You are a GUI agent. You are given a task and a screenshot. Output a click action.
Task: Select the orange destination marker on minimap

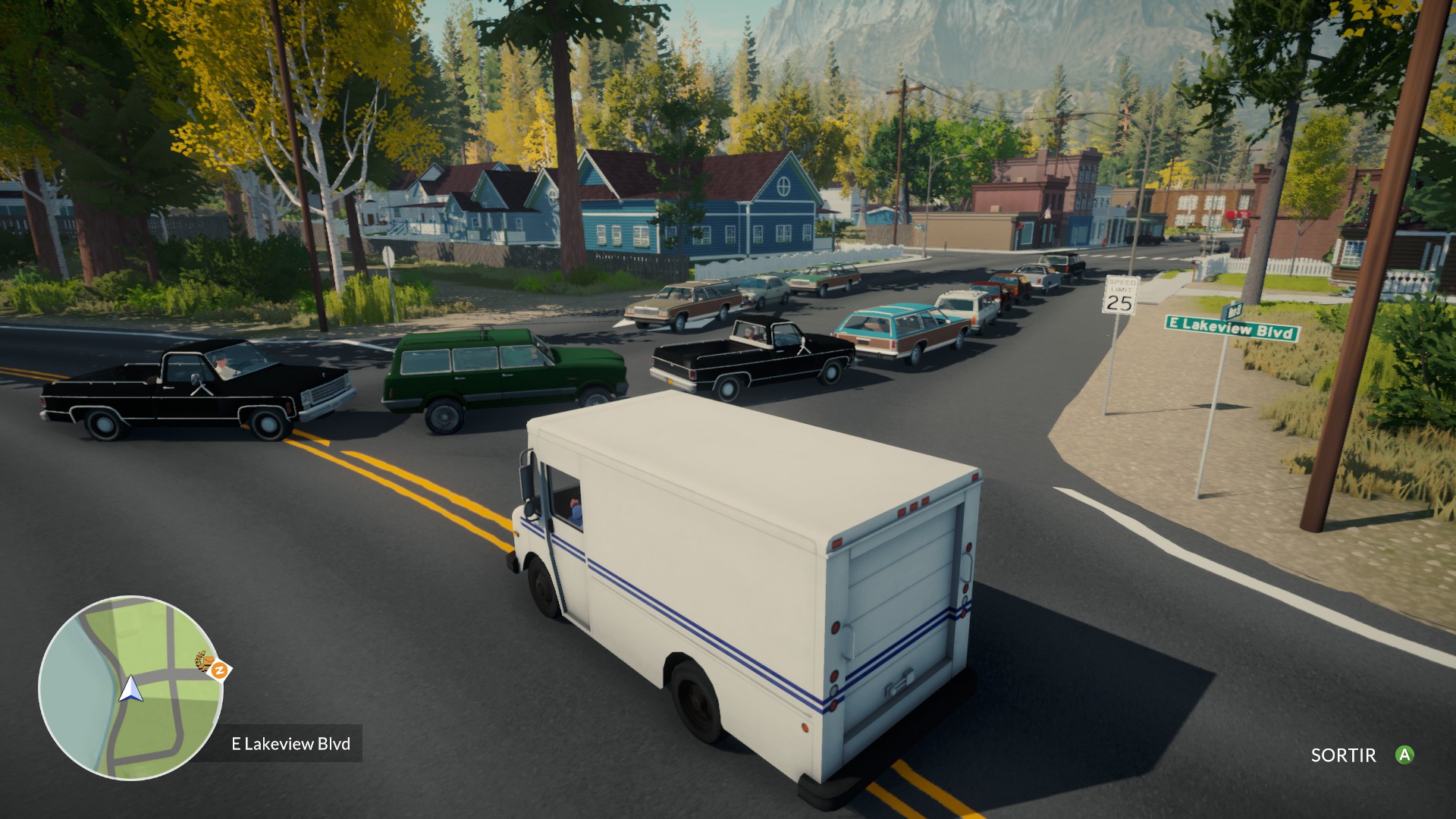(x=220, y=670)
